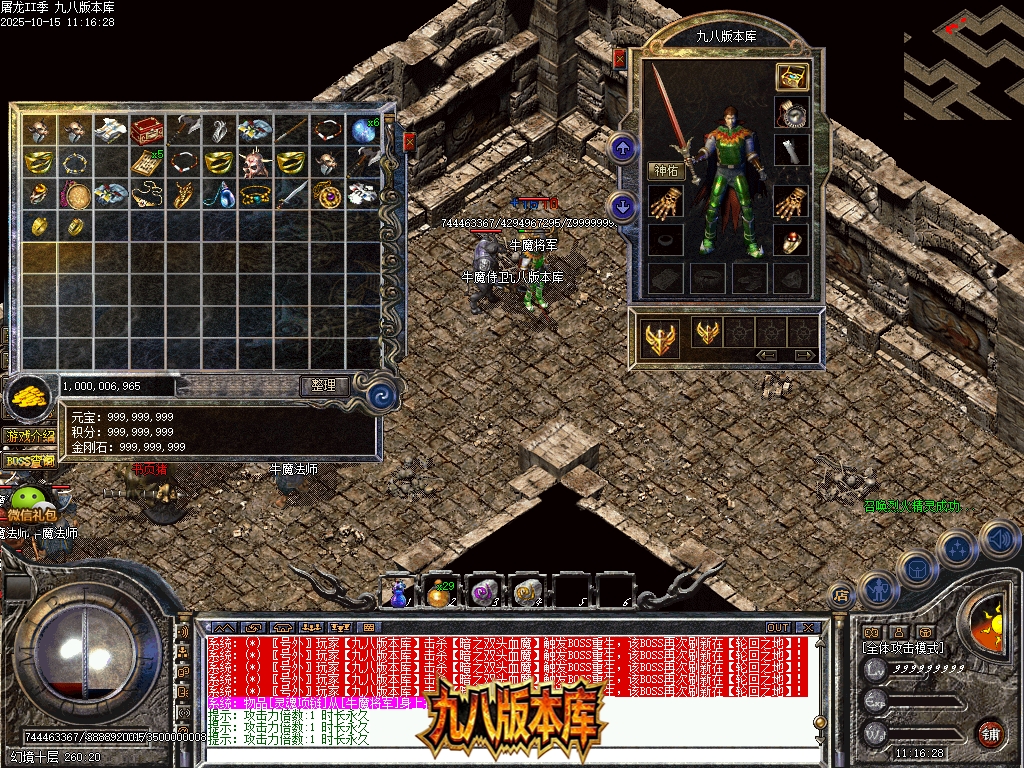The height and width of the screenshot is (768, 1024).
Task: Select the red treasure chest in the bag
Action: click(x=148, y=130)
